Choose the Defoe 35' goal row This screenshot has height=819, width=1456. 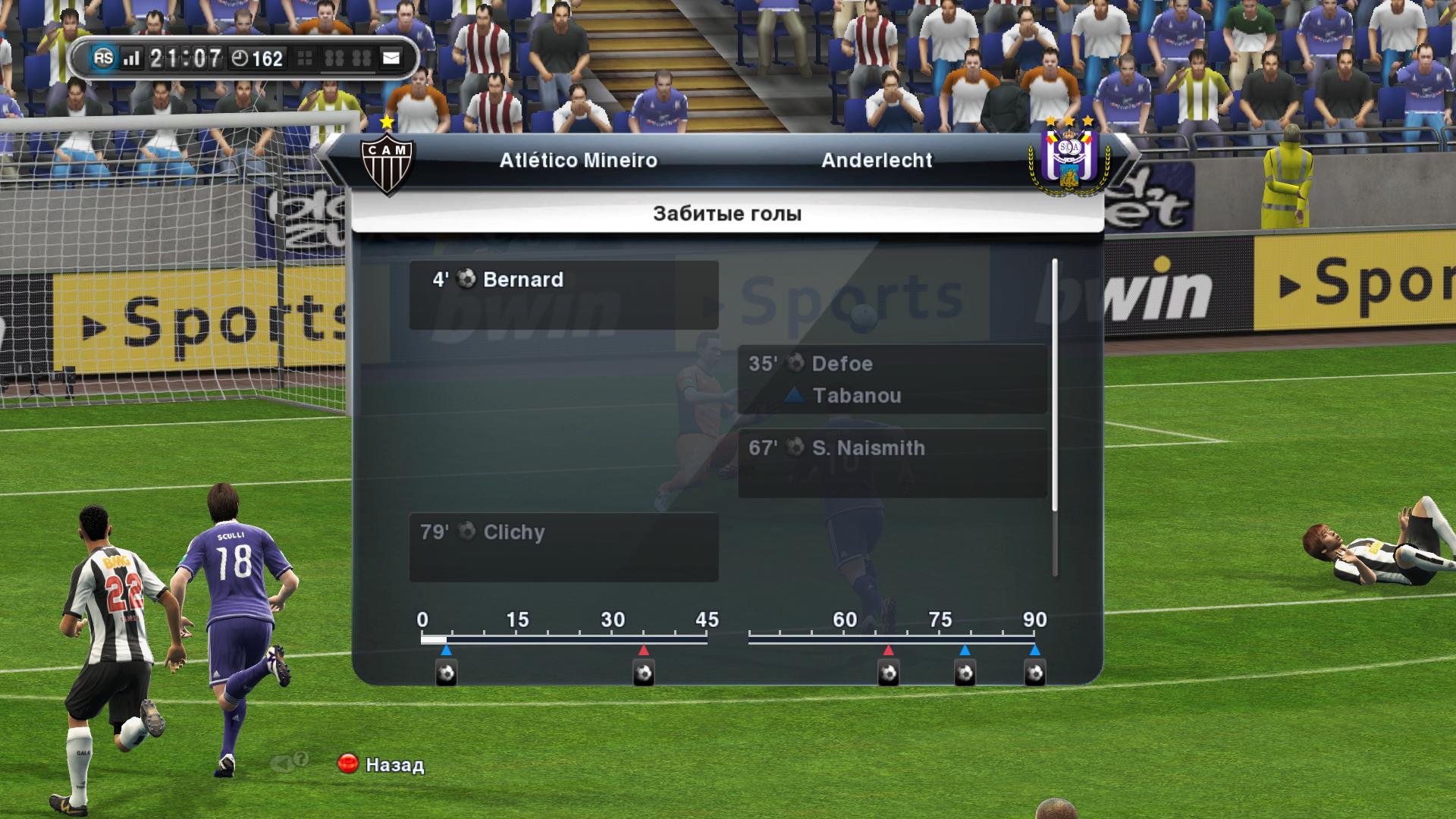[892, 378]
